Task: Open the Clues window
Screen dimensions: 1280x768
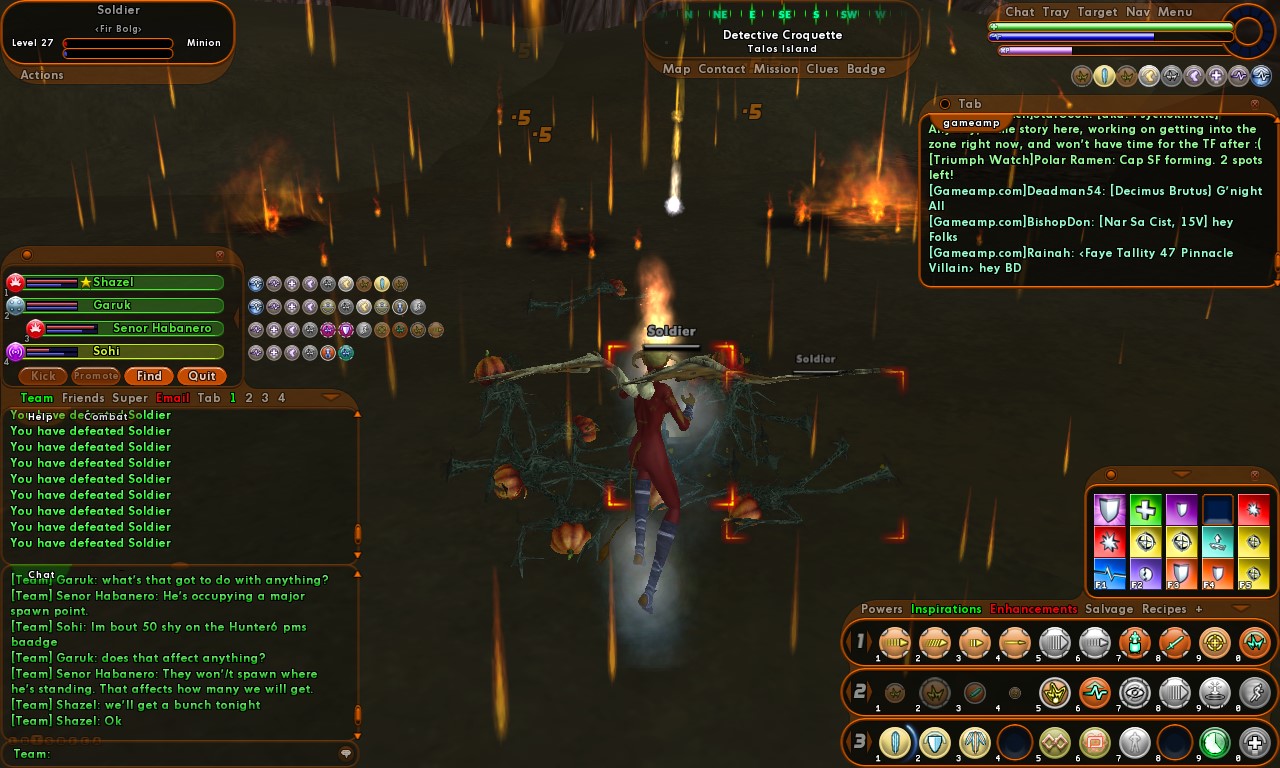Action: click(822, 69)
